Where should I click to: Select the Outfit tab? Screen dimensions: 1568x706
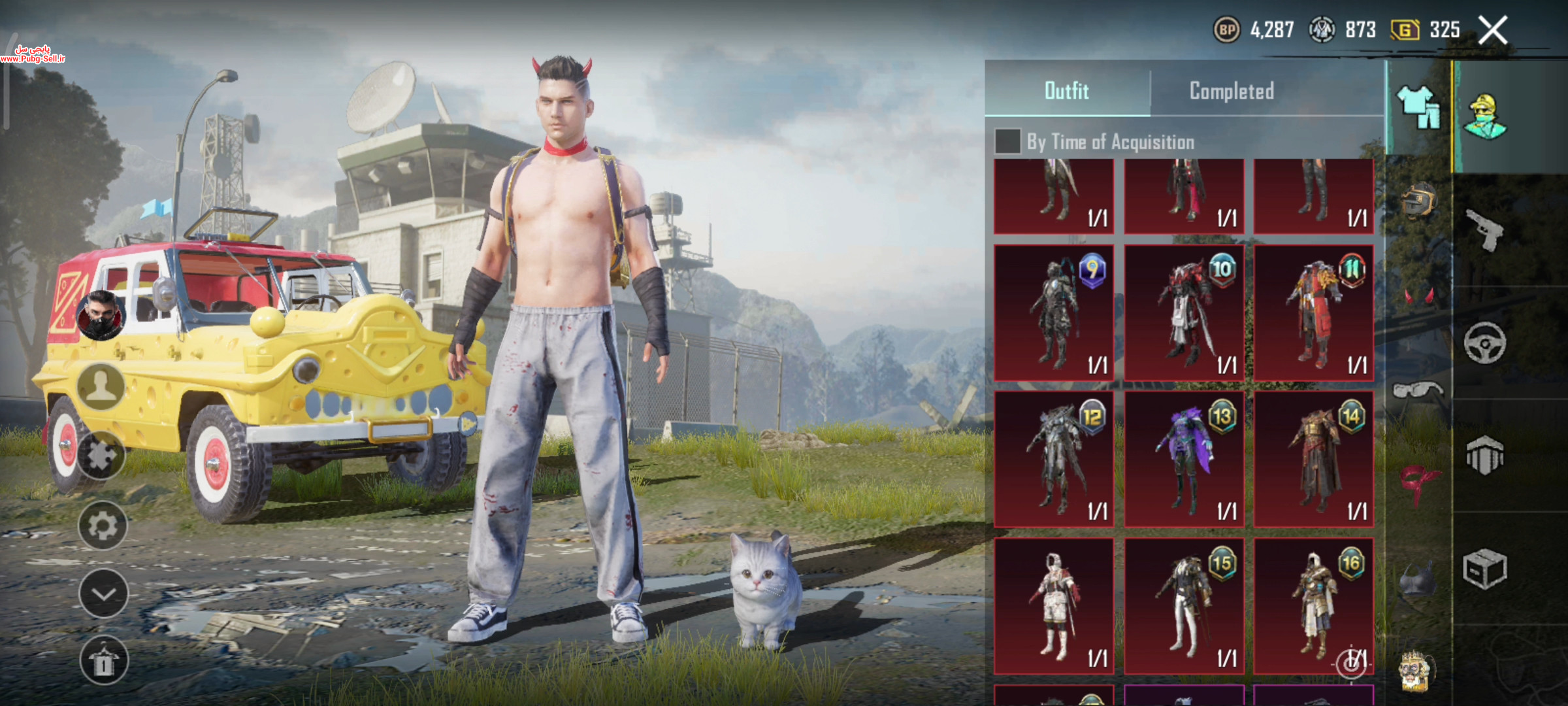pyautogui.click(x=1066, y=91)
